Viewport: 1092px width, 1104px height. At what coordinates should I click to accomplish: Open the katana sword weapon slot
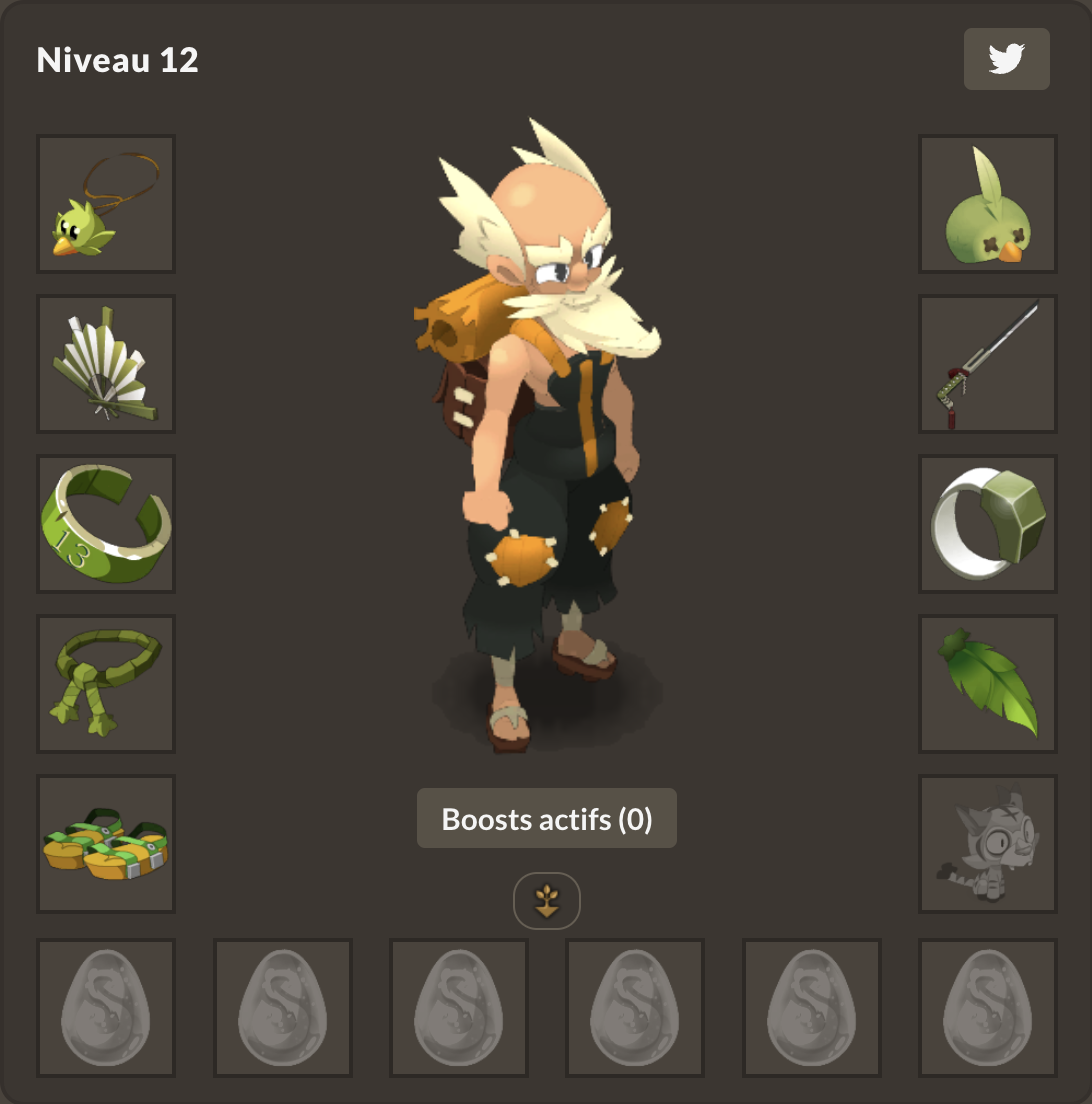click(987, 364)
